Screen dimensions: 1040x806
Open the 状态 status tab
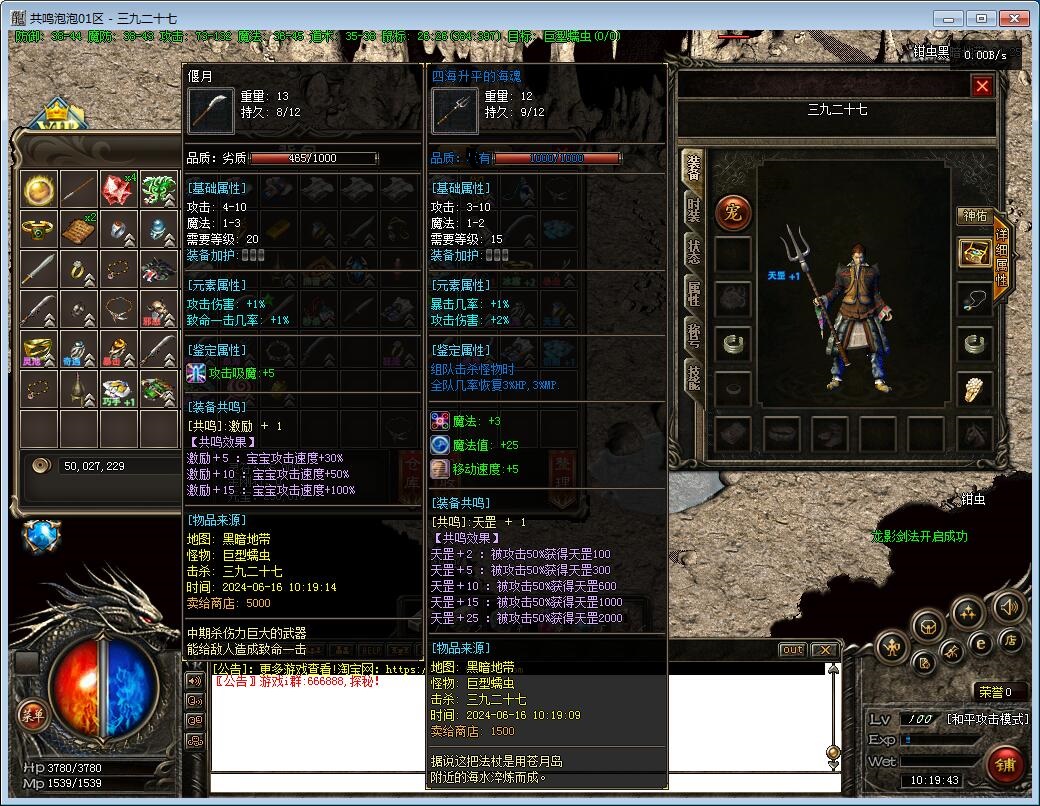(x=693, y=251)
